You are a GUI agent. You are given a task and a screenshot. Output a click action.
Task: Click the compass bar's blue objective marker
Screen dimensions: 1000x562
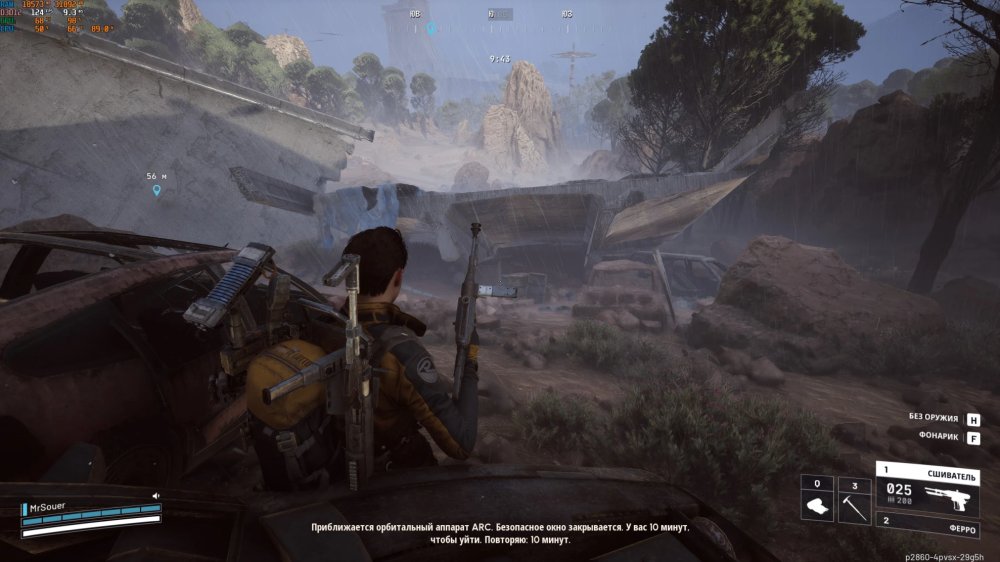pyautogui.click(x=432, y=29)
